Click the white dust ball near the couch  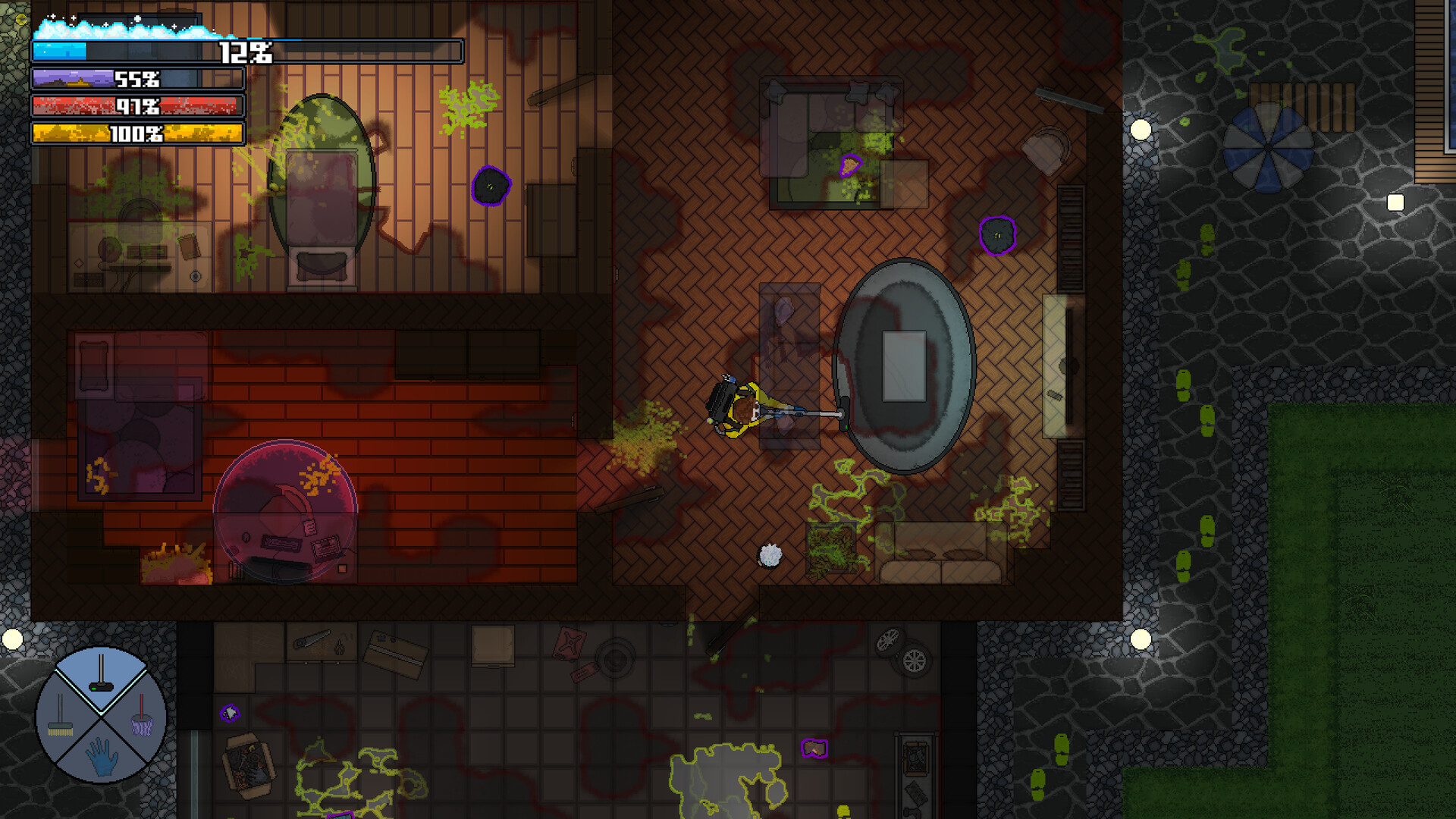click(769, 557)
